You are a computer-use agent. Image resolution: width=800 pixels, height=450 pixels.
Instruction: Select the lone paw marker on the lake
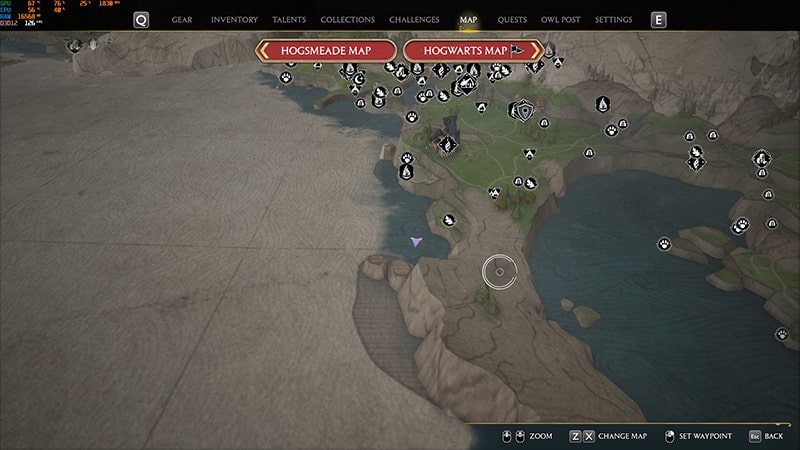664,243
